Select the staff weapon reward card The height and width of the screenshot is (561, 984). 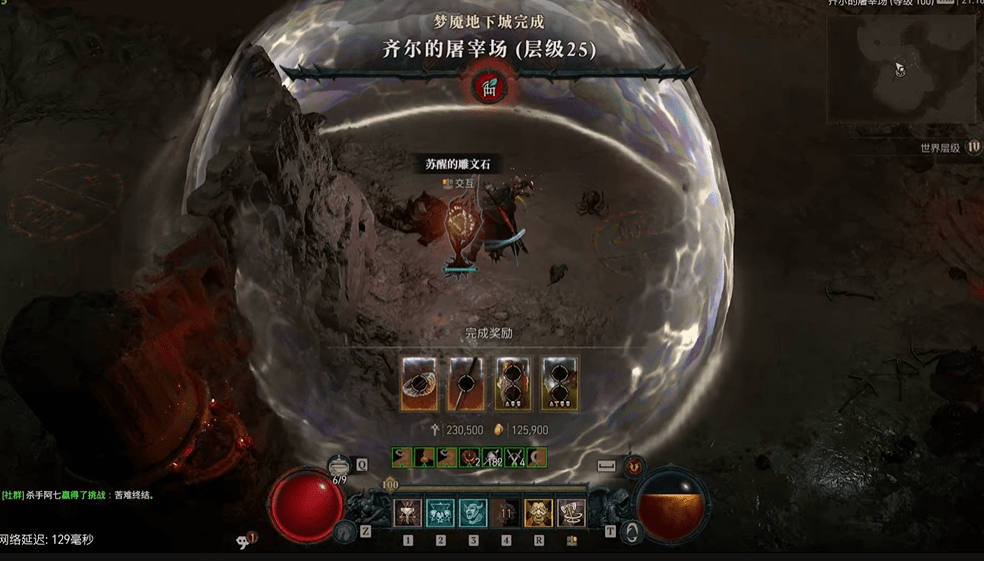[x=465, y=382]
